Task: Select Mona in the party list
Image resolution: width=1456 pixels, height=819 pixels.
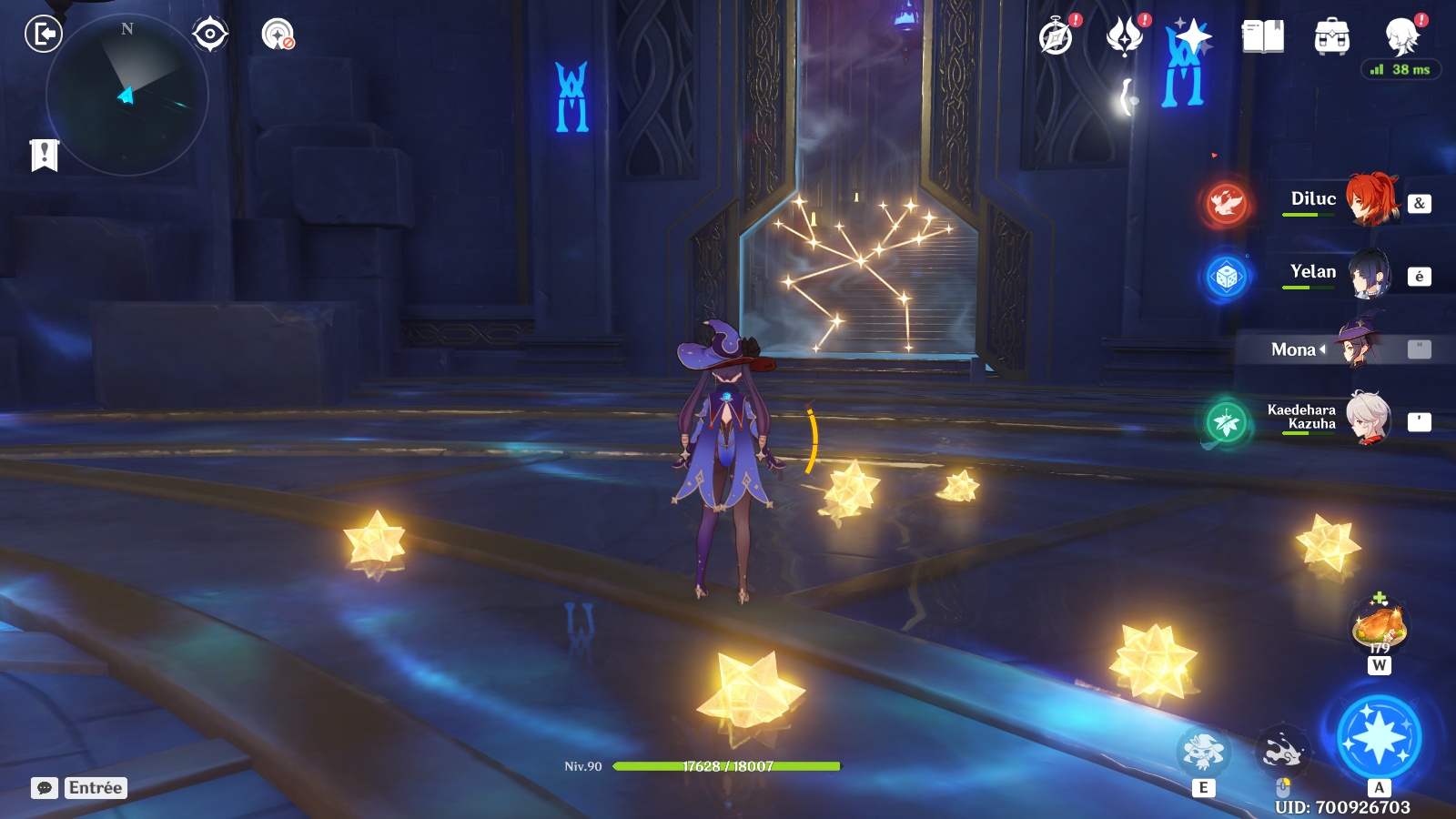Action: [1338, 349]
